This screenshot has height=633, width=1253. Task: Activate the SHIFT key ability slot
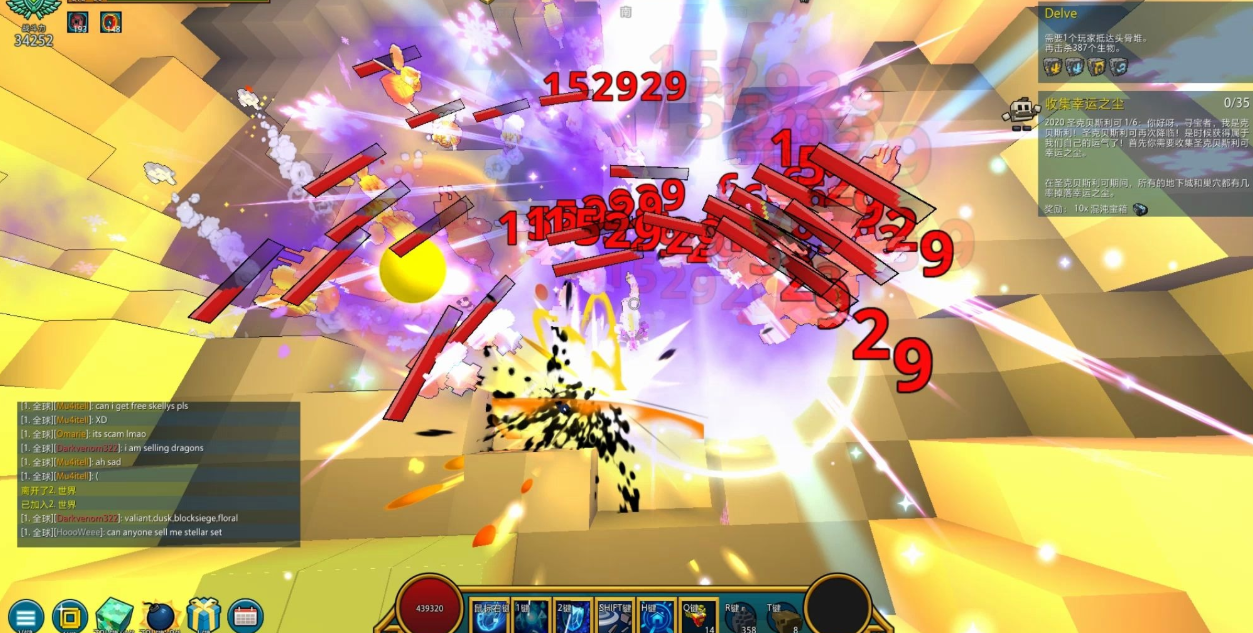pos(615,616)
